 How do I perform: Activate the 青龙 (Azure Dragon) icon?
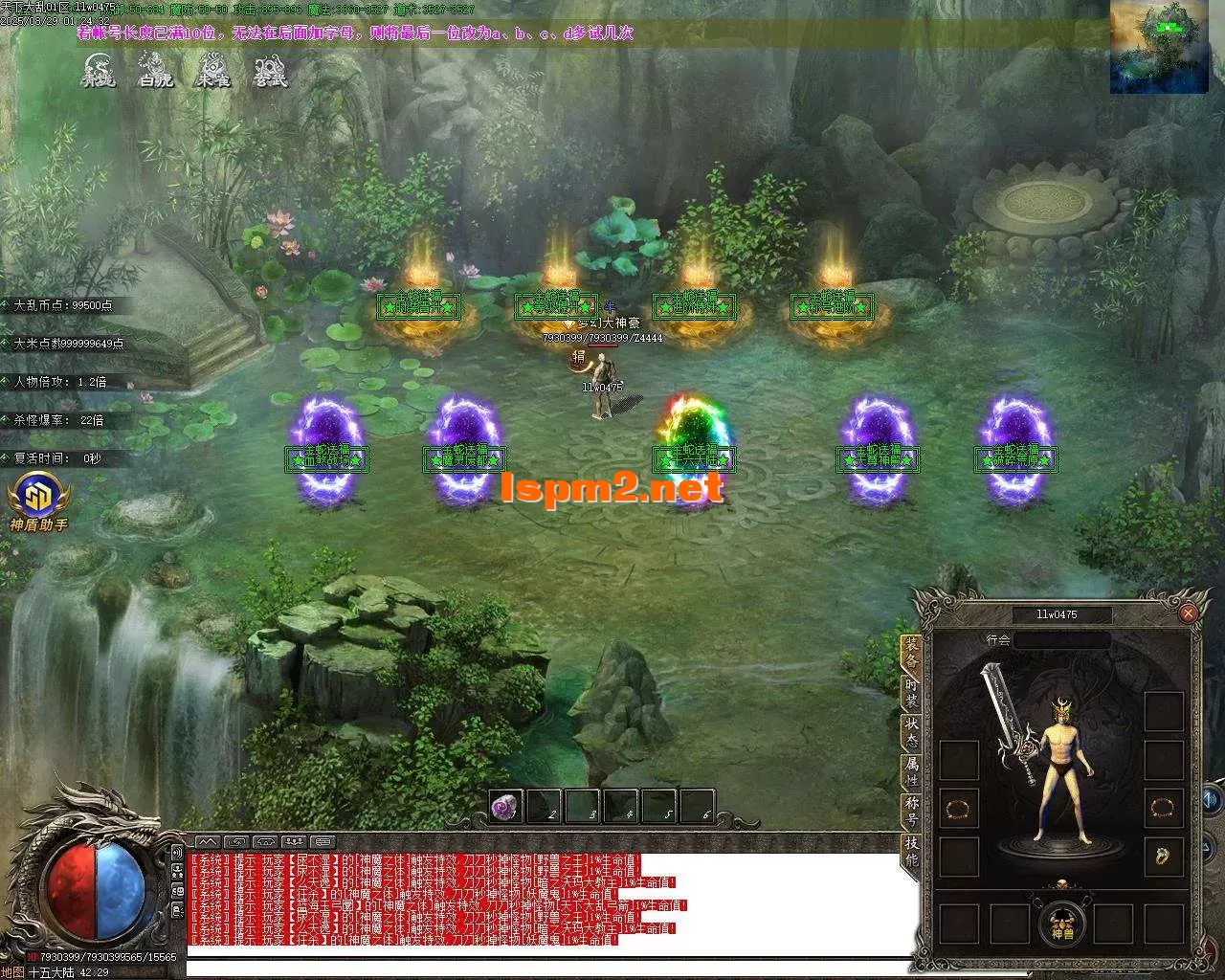click(98, 71)
